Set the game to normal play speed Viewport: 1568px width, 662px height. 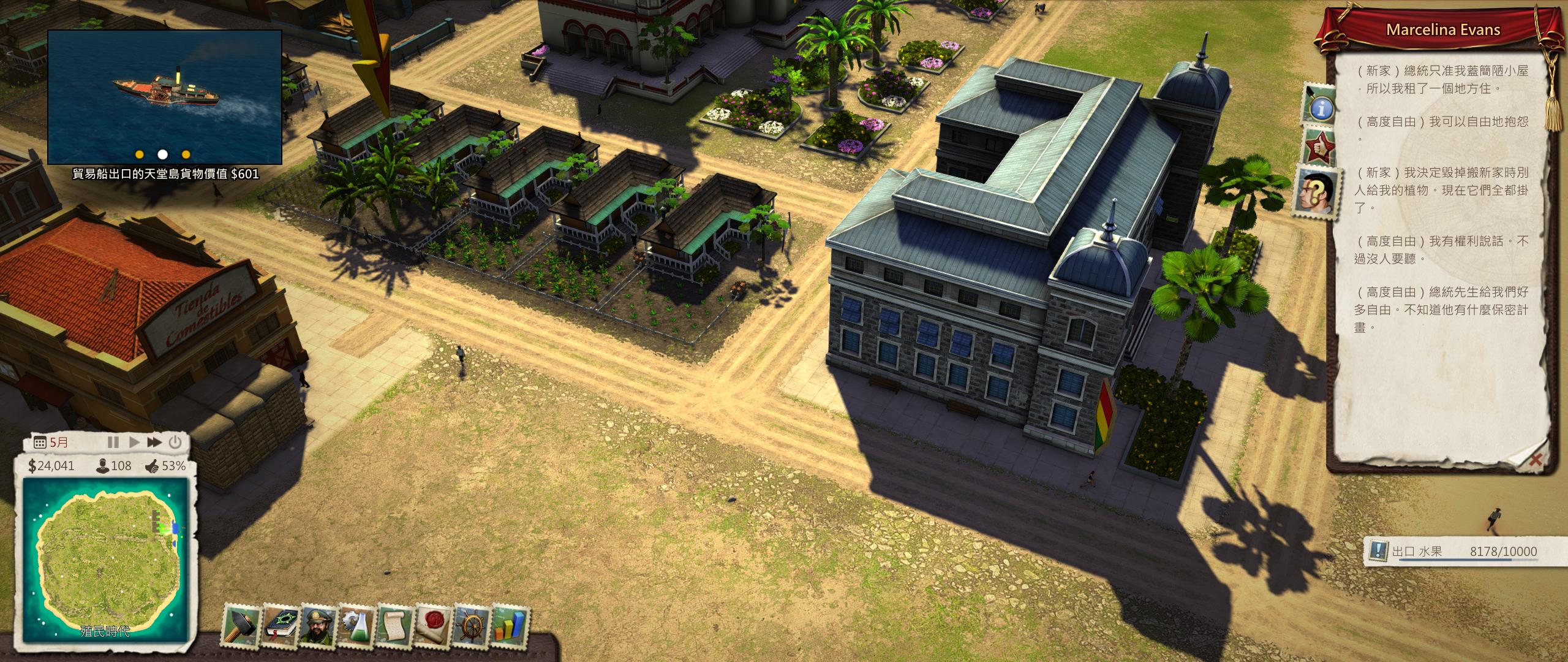(134, 442)
